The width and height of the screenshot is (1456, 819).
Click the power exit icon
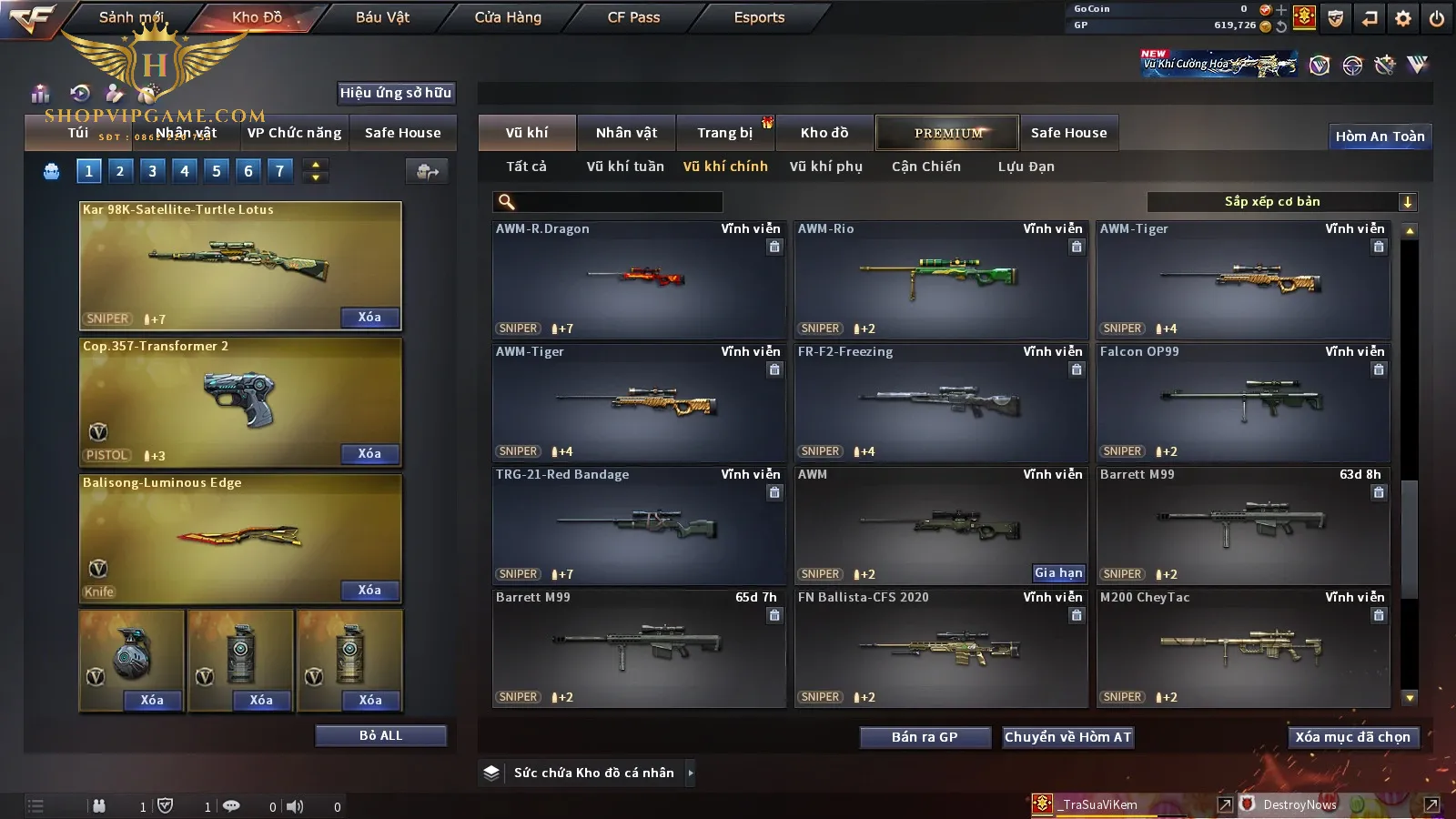point(1437,18)
